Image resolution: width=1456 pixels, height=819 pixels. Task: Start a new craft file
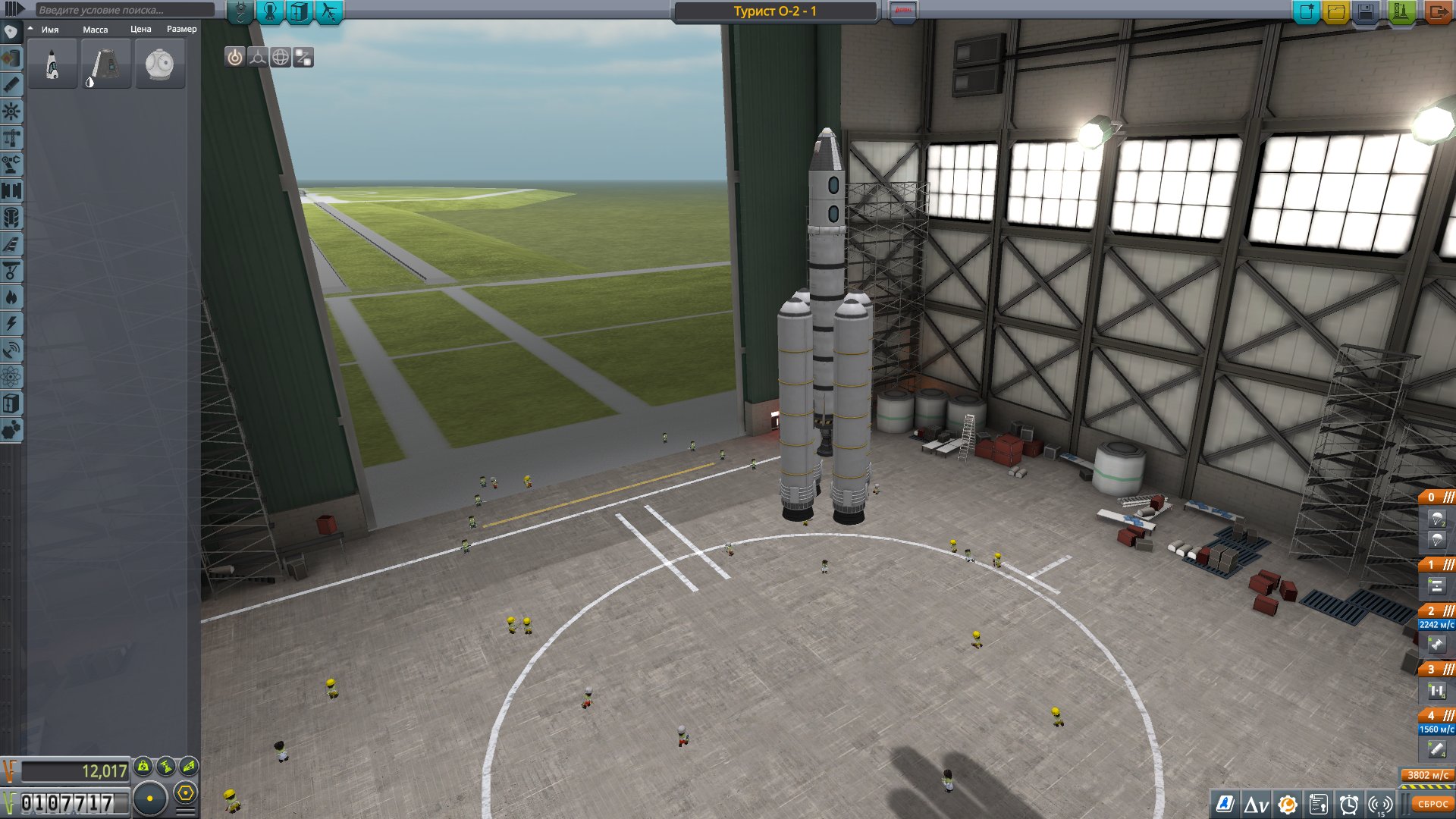(1307, 12)
